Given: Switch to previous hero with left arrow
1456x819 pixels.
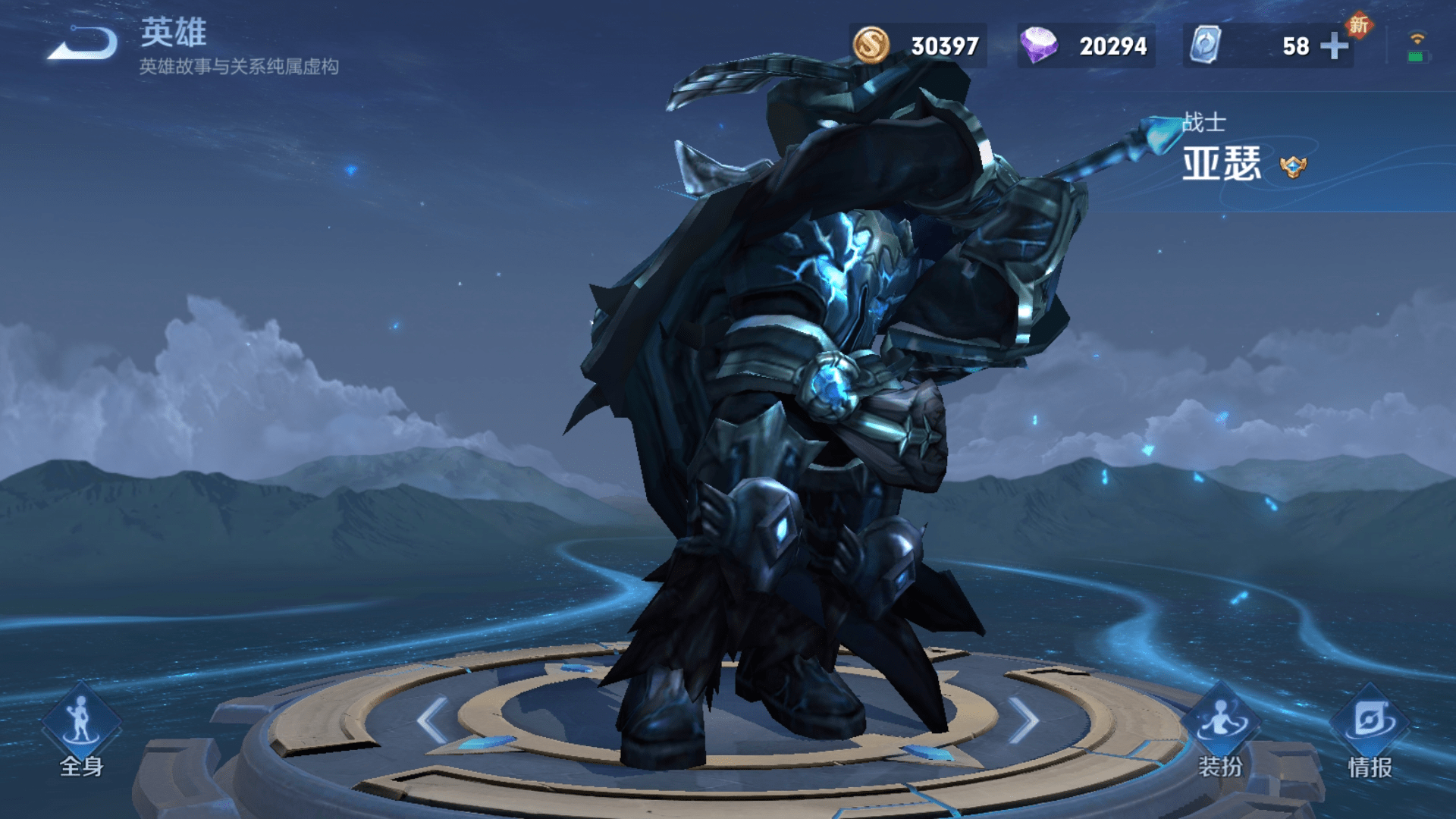Looking at the screenshot, I should (x=433, y=720).
